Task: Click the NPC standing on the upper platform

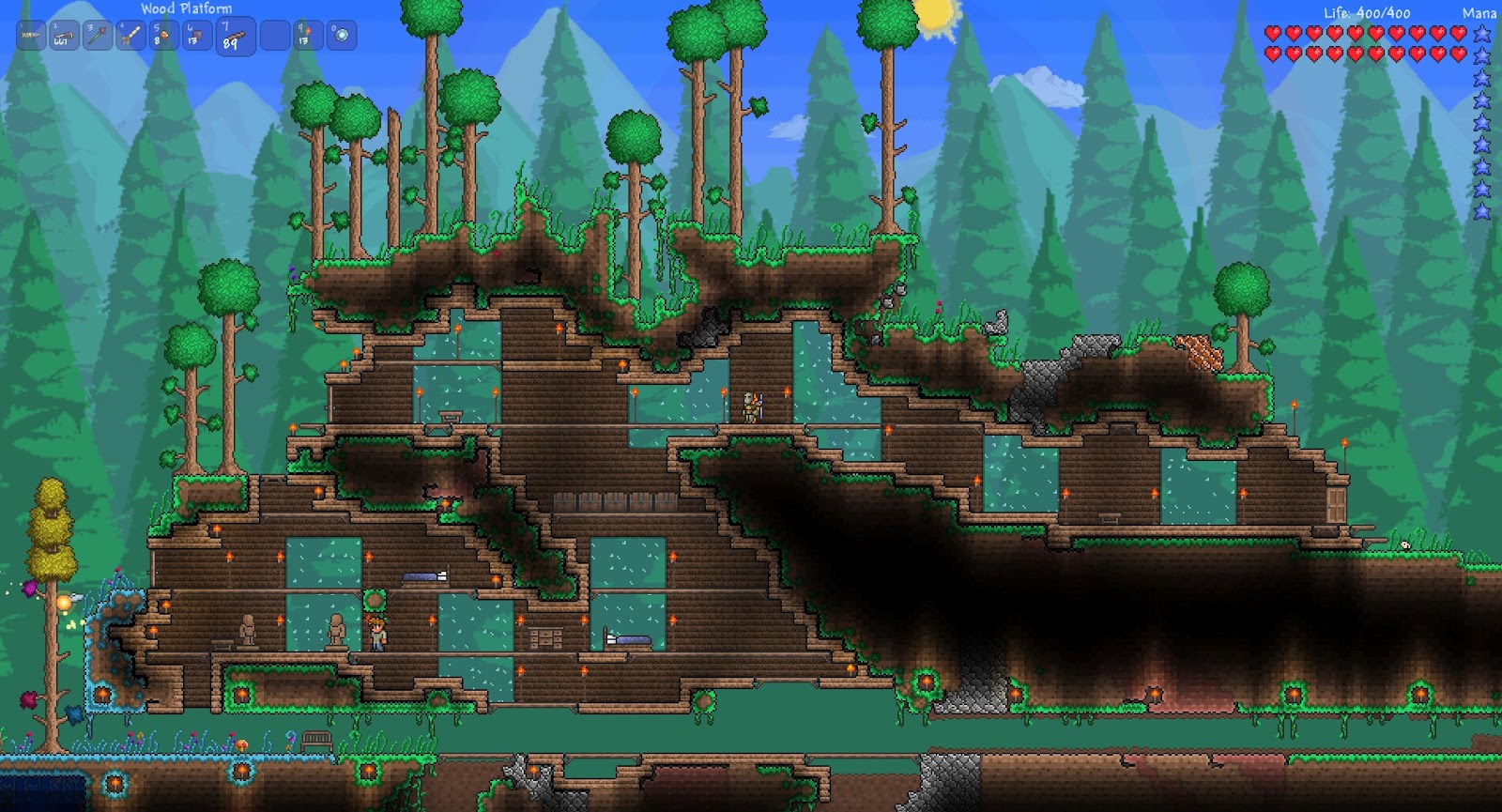Action: tap(752, 406)
